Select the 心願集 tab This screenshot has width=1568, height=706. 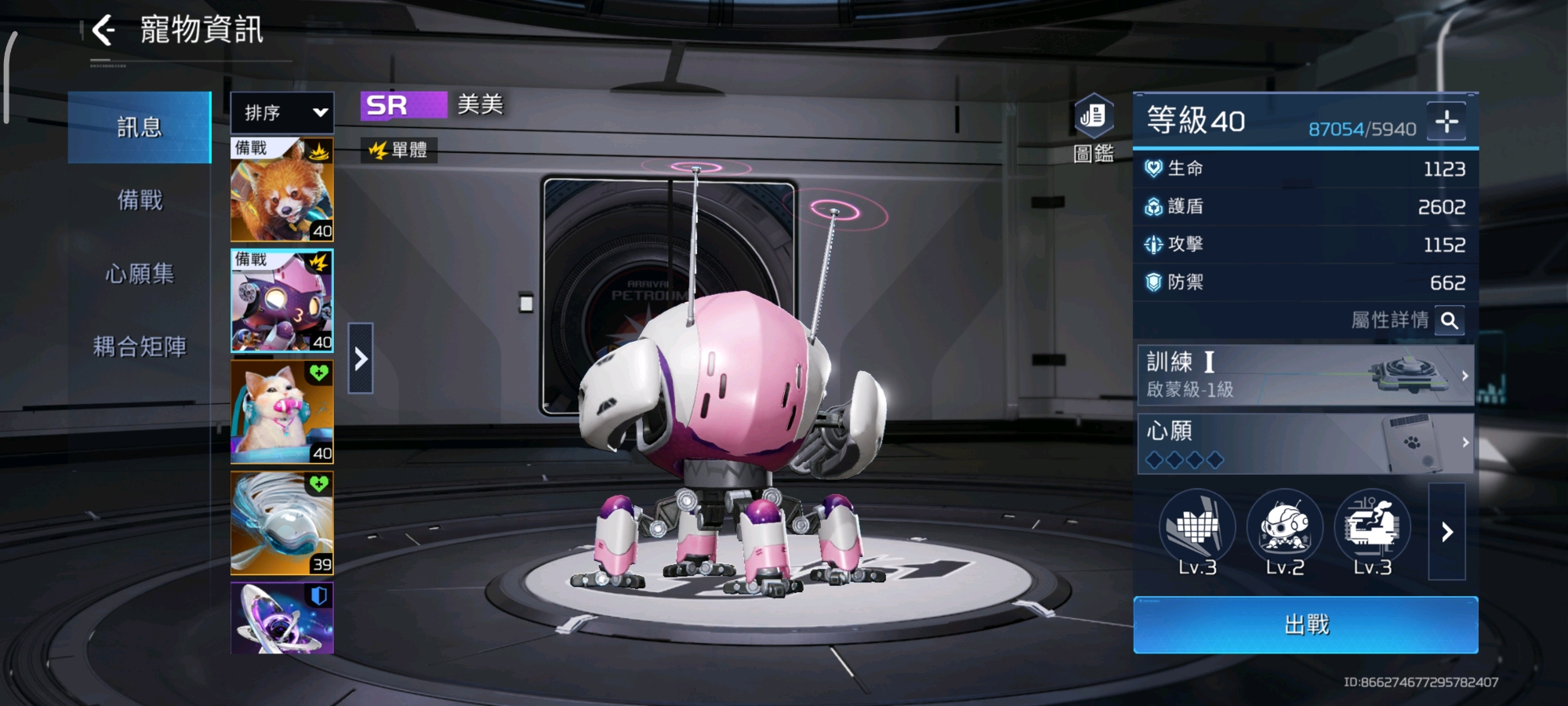click(140, 273)
